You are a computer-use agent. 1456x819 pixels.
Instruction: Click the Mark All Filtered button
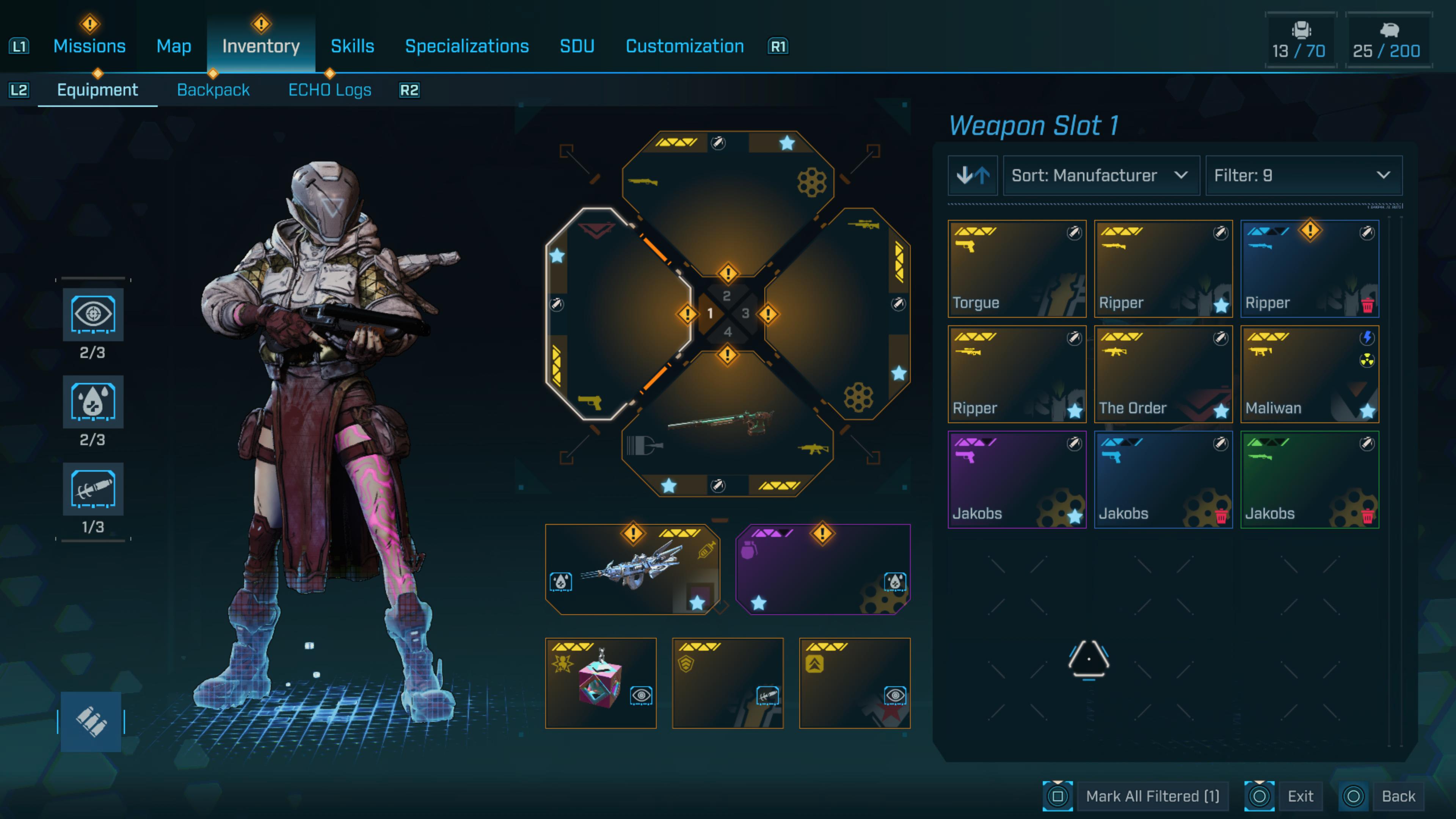(x=1152, y=796)
